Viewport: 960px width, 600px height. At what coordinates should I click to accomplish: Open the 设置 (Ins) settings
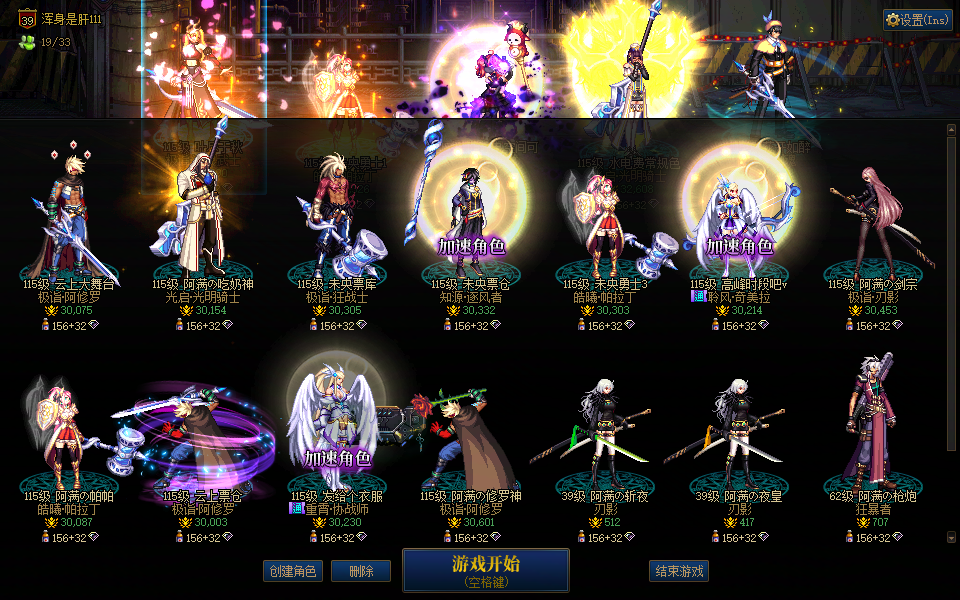point(918,19)
